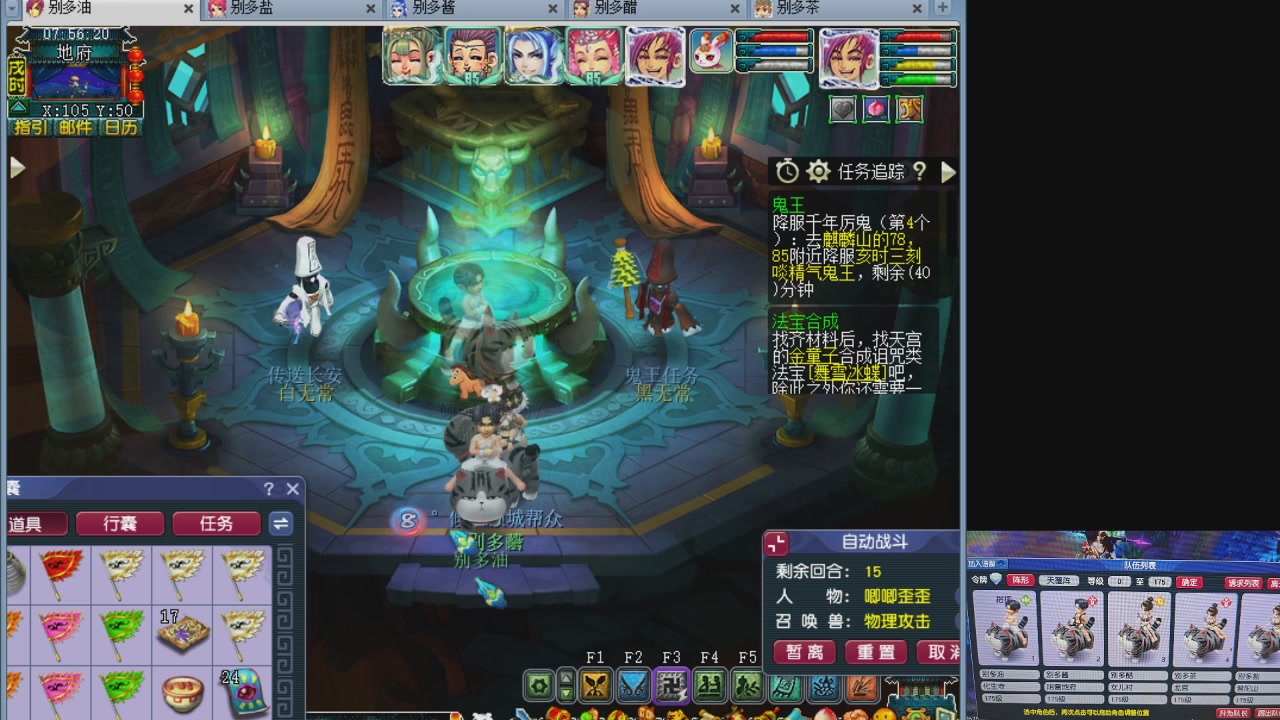
Task: Collapse the task tracker with the side arrow
Action: click(948, 171)
